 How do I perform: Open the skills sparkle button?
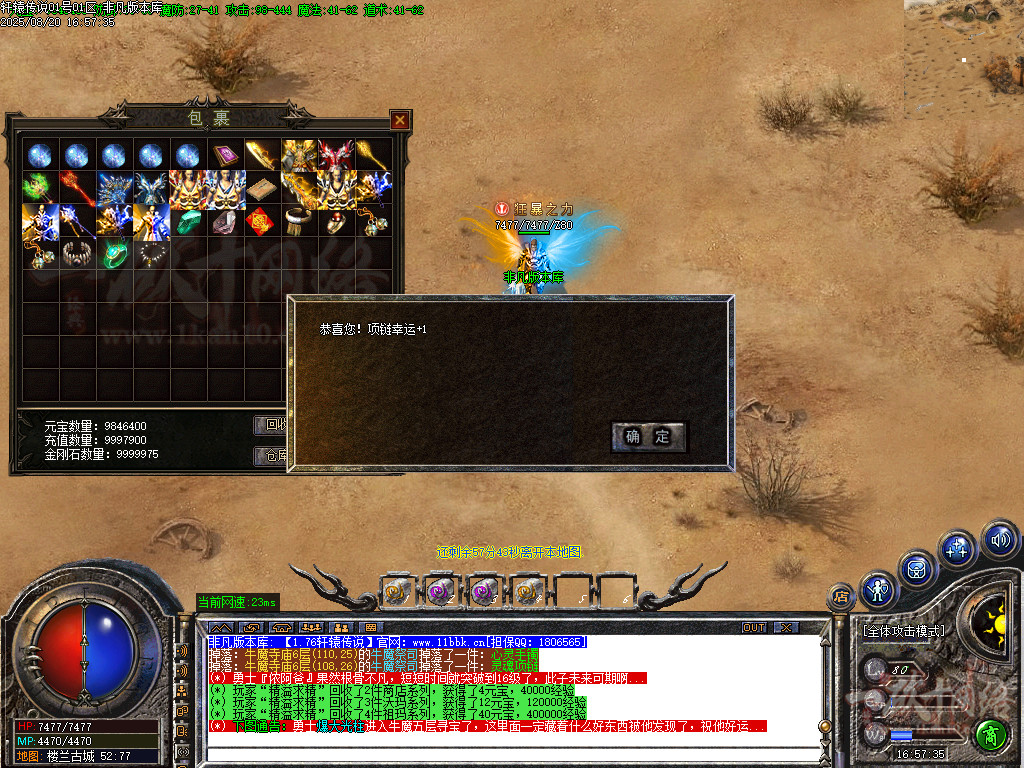(x=957, y=548)
